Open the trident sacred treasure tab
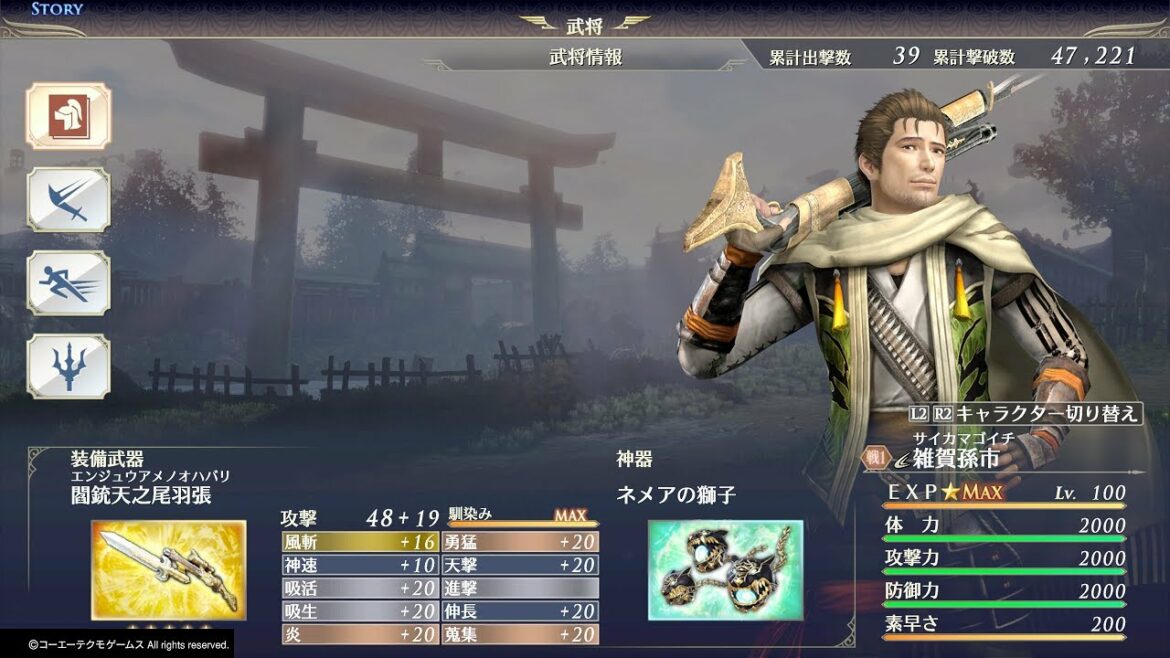The width and height of the screenshot is (1170, 658). 68,366
